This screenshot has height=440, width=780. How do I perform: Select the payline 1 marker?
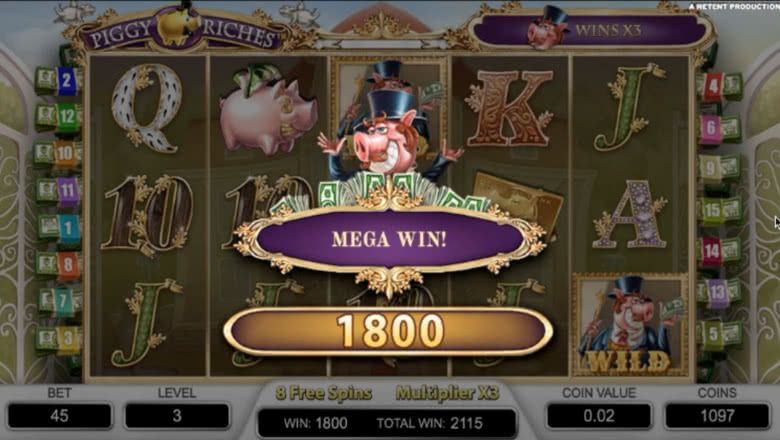tap(68, 227)
